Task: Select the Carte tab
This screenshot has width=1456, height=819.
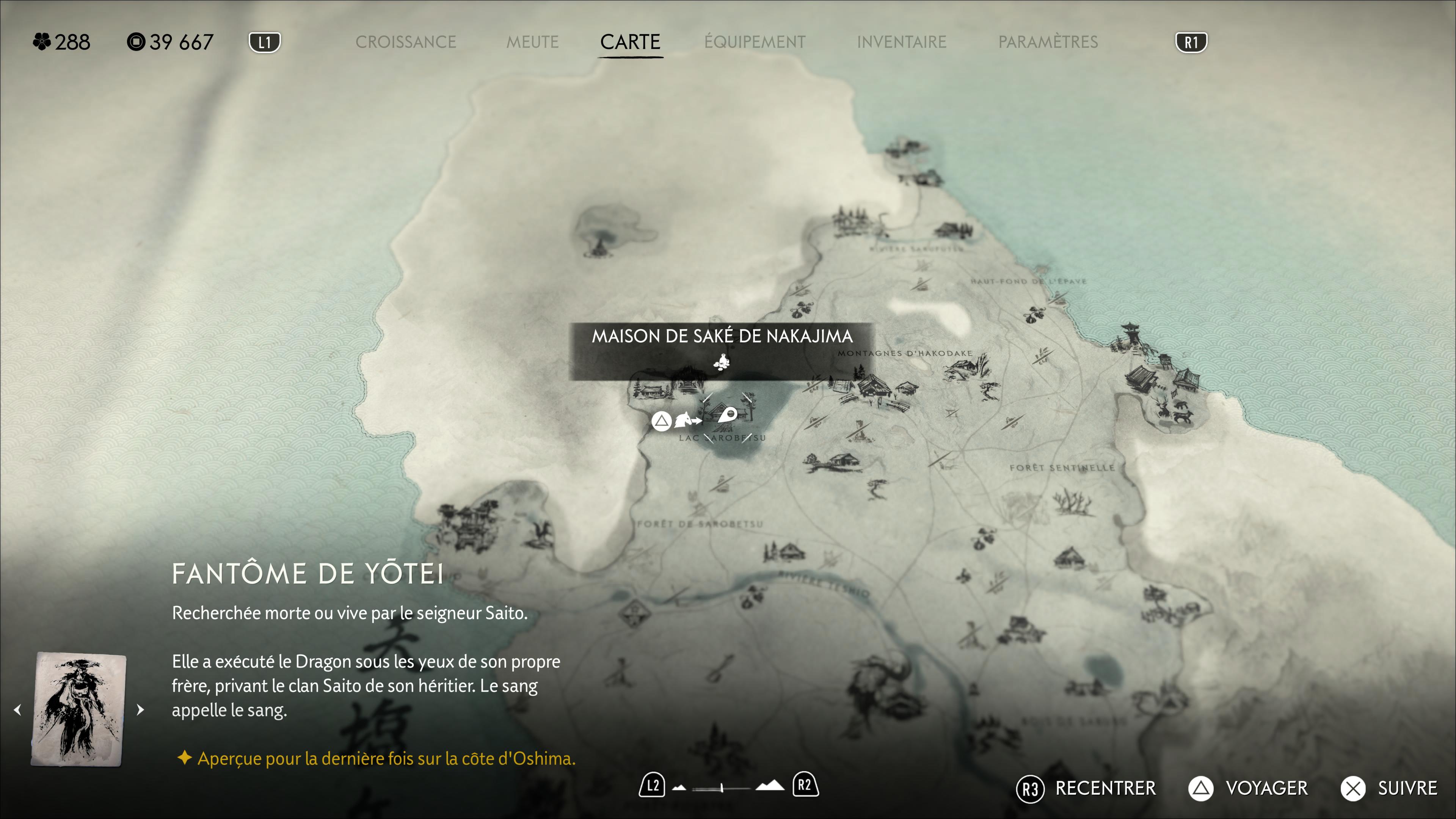Action: point(630,42)
